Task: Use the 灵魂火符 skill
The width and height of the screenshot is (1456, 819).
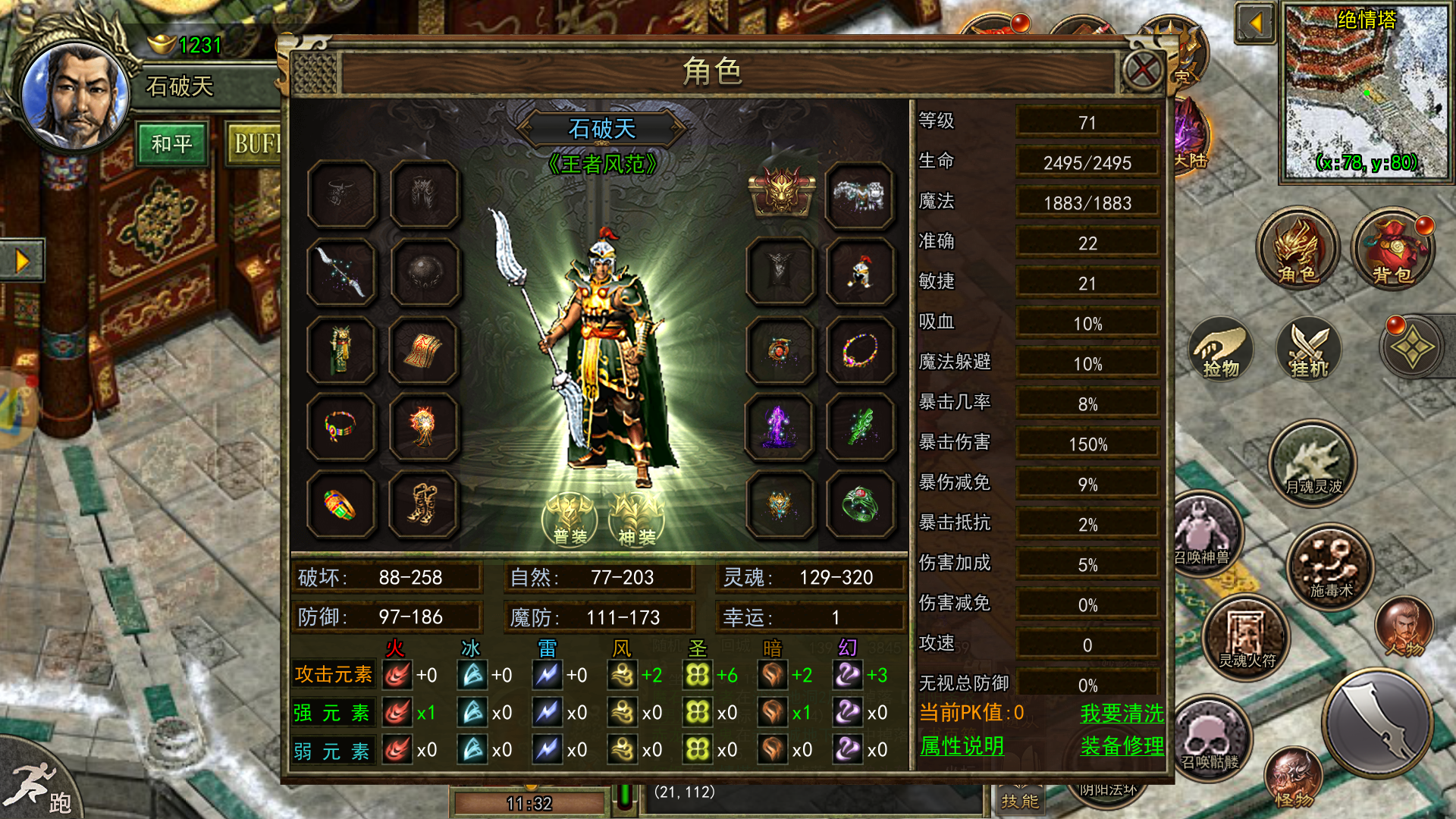Action: point(1247,639)
